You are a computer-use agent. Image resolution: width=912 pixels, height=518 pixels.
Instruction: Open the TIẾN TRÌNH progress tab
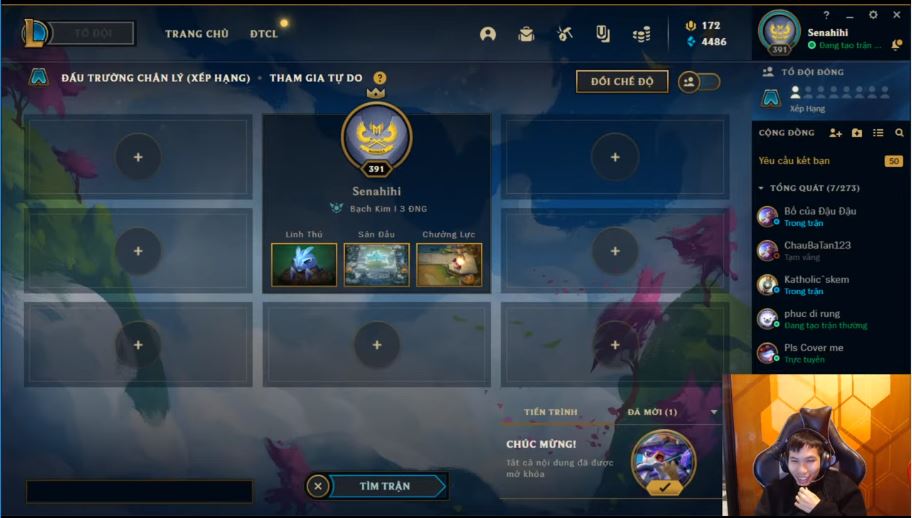550,412
